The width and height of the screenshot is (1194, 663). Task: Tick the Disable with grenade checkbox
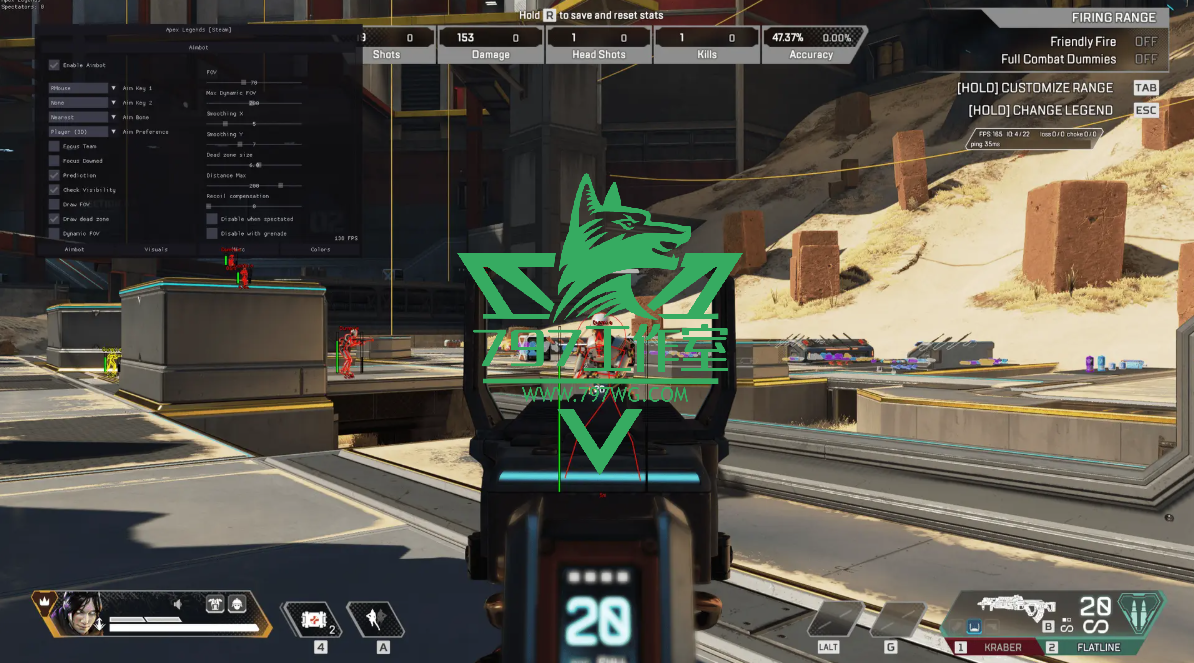pyautogui.click(x=212, y=233)
